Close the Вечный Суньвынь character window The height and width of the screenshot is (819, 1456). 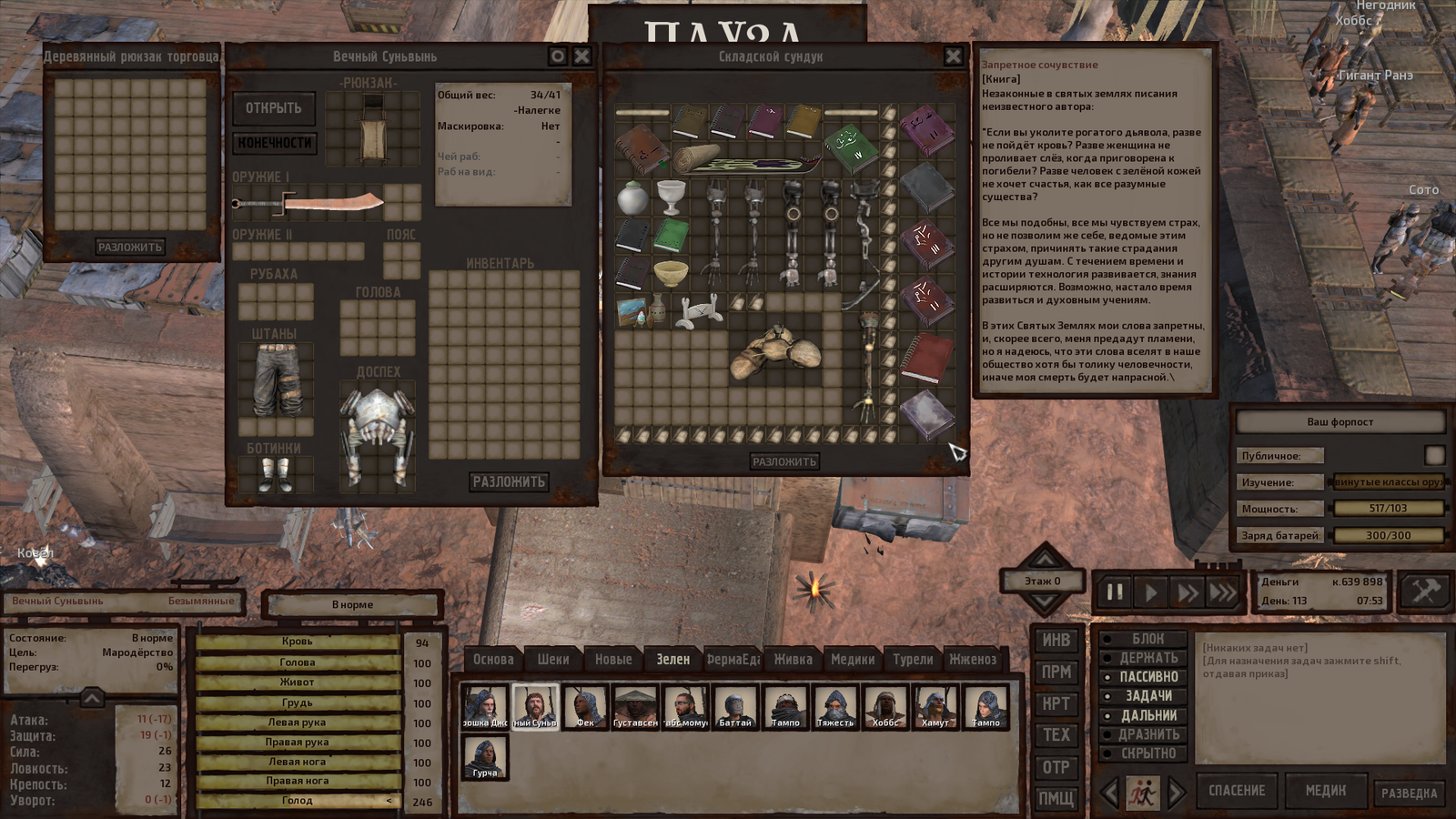[582, 56]
